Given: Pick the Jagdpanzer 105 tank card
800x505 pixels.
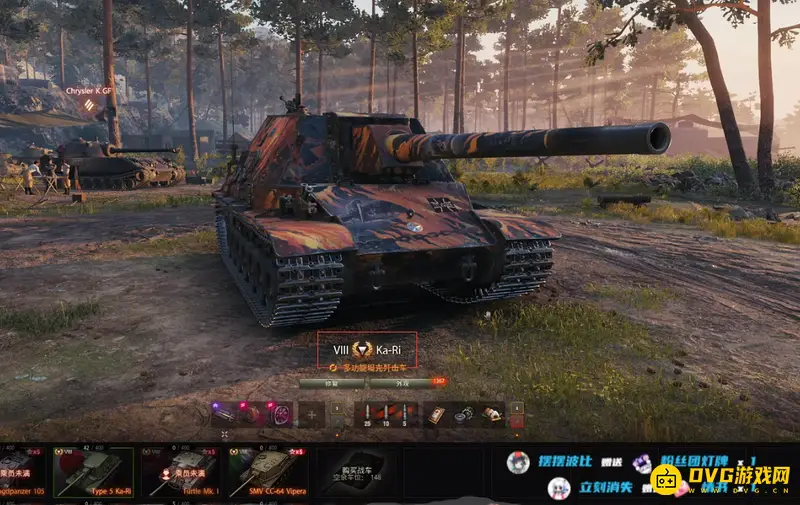Looking at the screenshot, I should pyautogui.click(x=22, y=472).
